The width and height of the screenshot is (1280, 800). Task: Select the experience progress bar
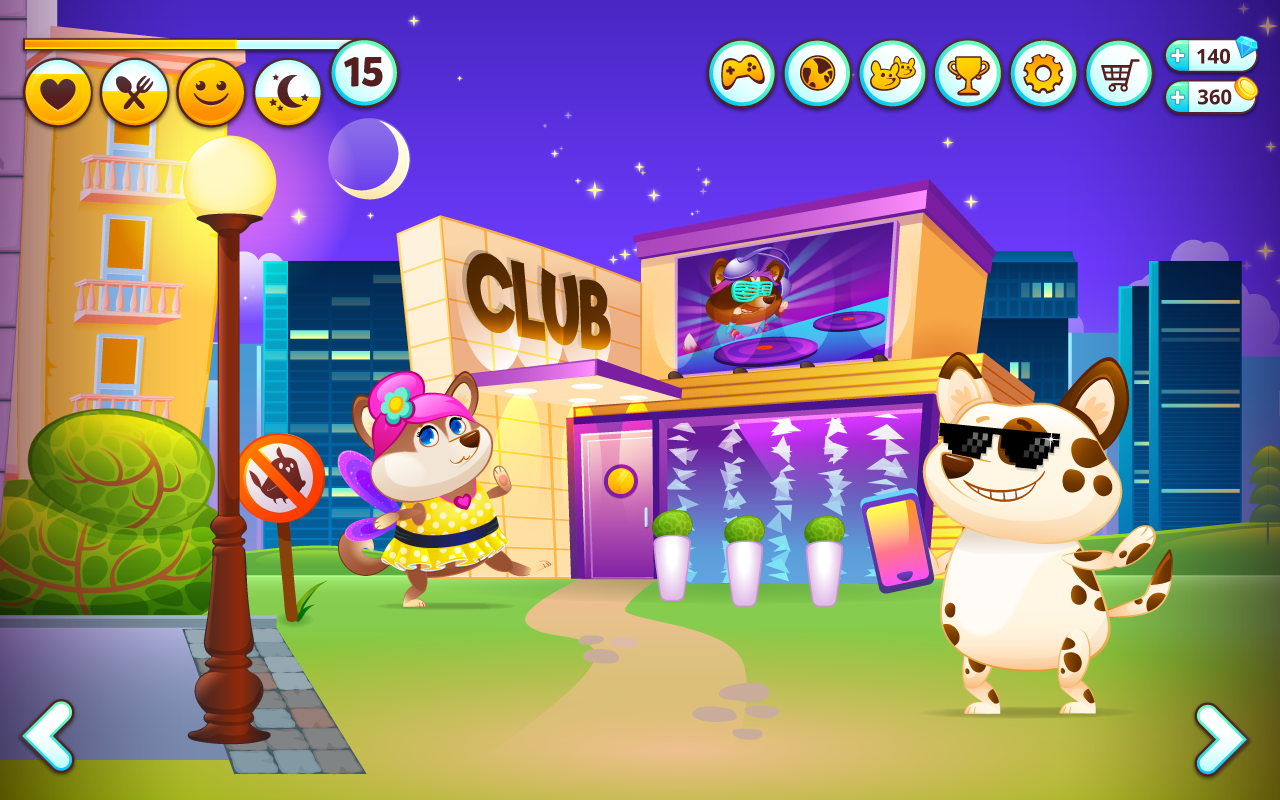coord(180,43)
